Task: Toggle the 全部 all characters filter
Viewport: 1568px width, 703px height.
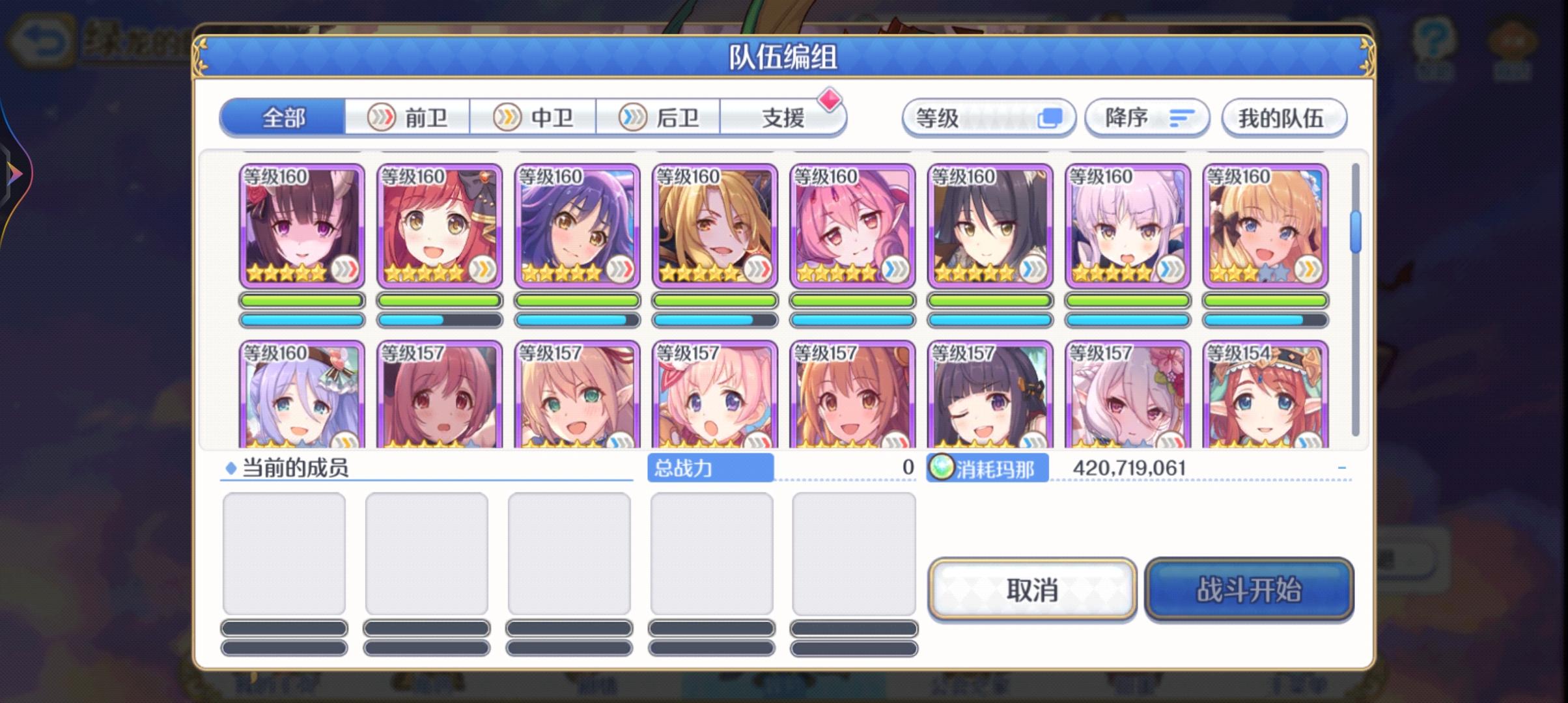Action: pyautogui.click(x=283, y=117)
